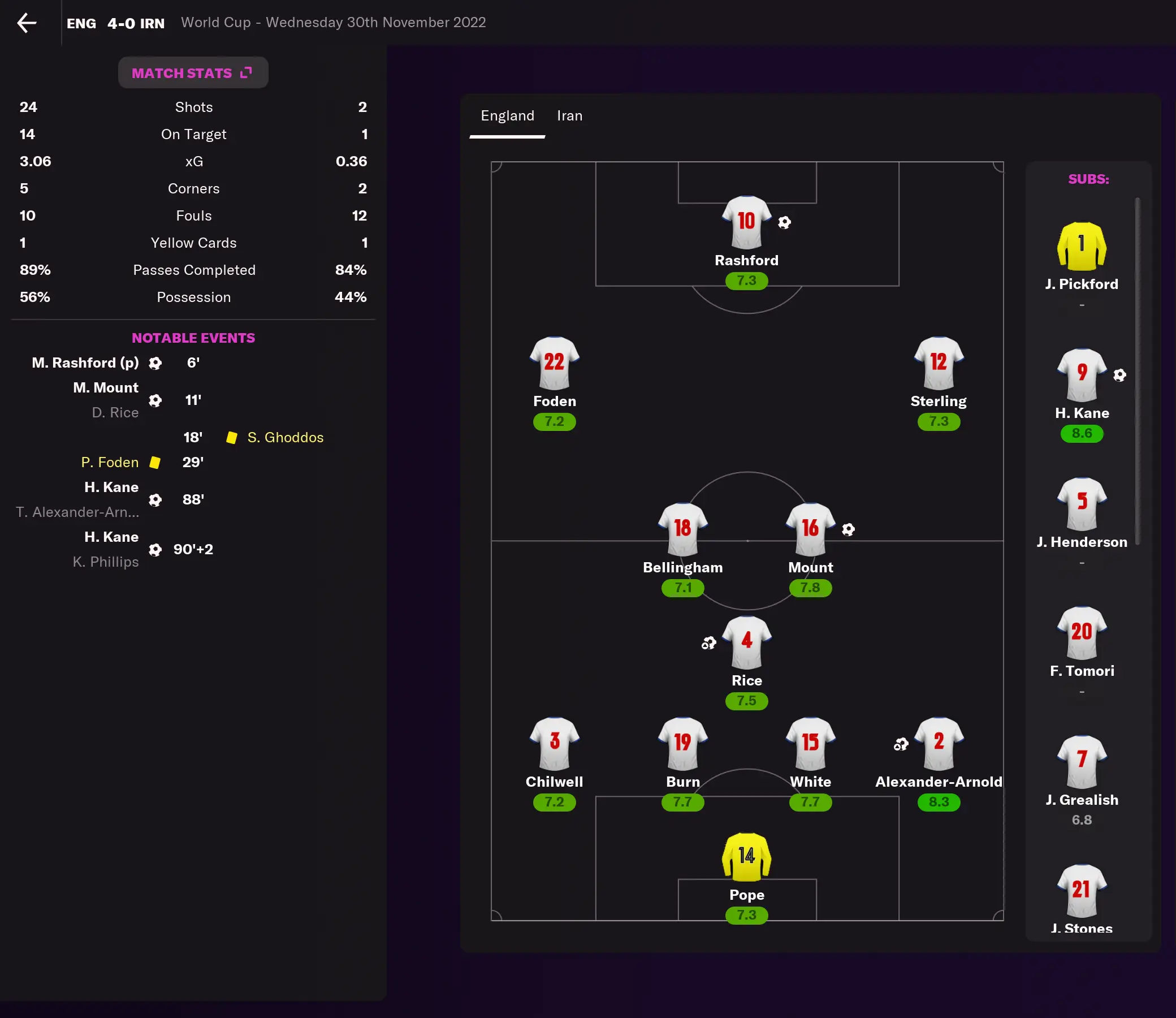
Task: Click the goal ball icon above Rashford
Action: [785, 222]
